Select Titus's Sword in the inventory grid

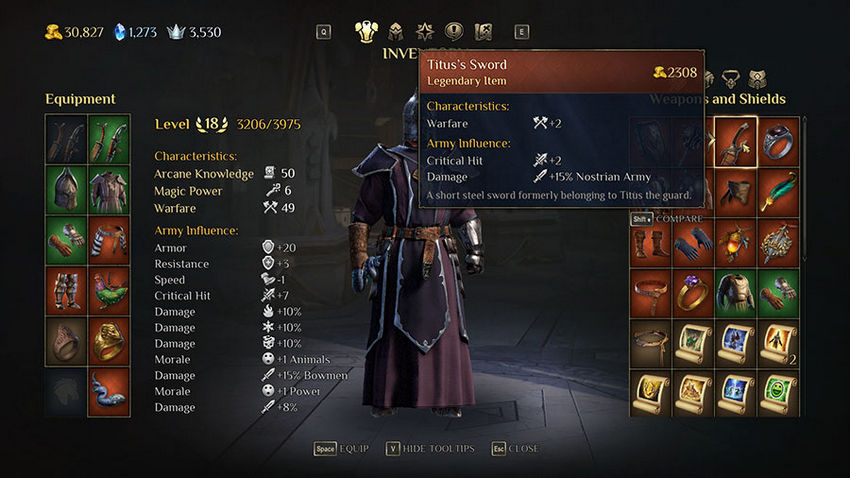[736, 141]
